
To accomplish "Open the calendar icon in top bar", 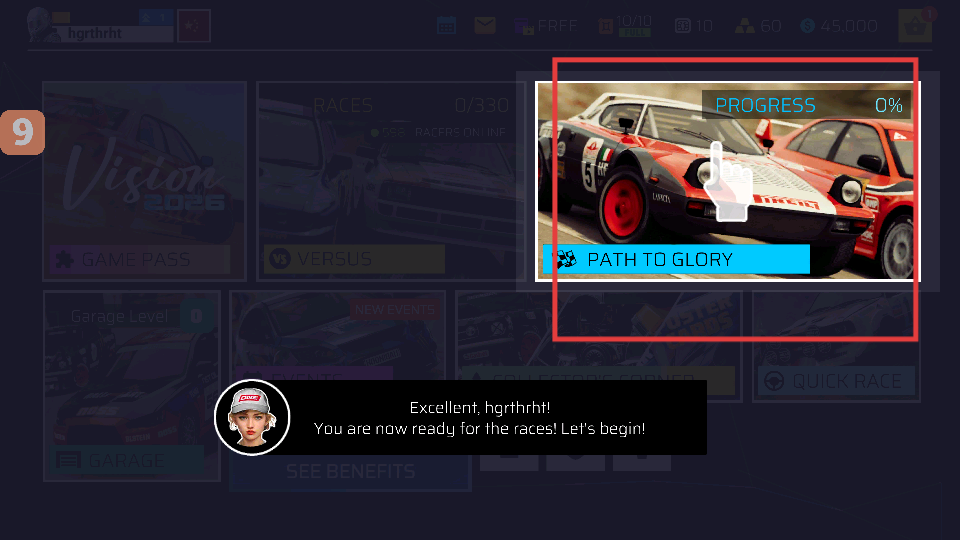I will 446,26.
